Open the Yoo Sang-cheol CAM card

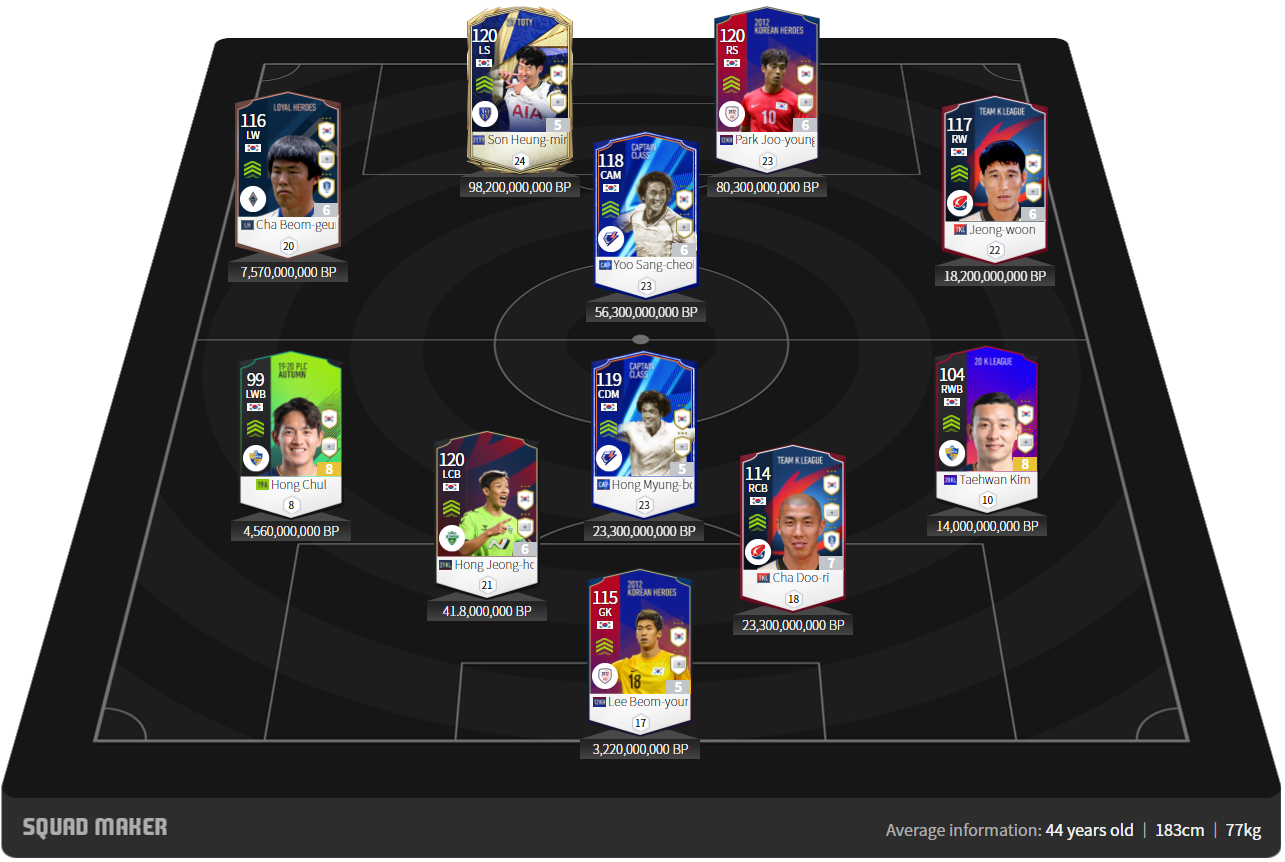[x=644, y=210]
